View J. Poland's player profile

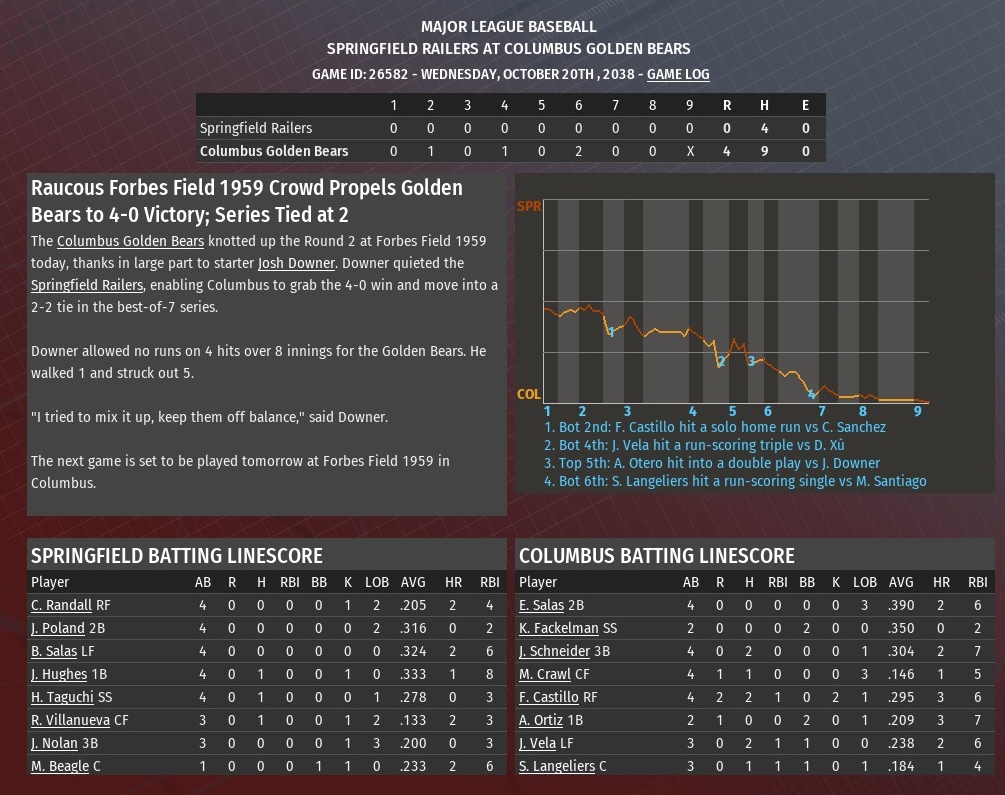click(57, 628)
